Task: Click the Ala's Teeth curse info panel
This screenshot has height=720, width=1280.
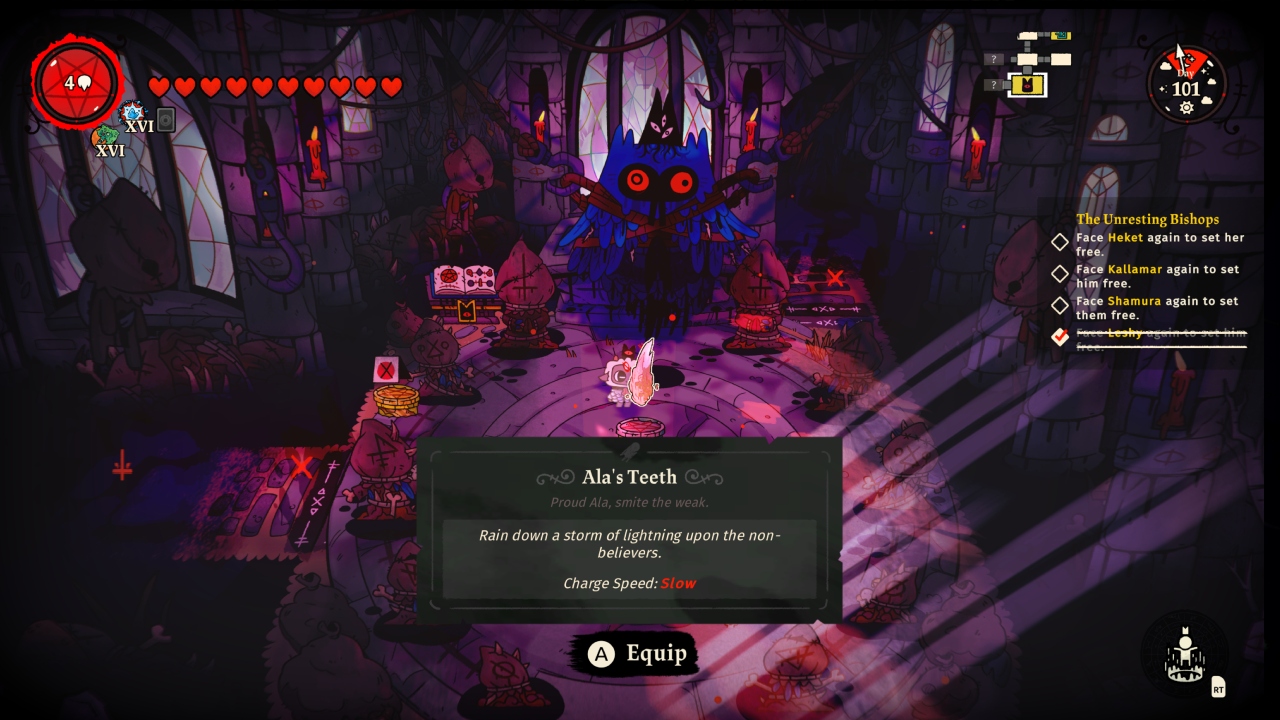Action: (629, 530)
